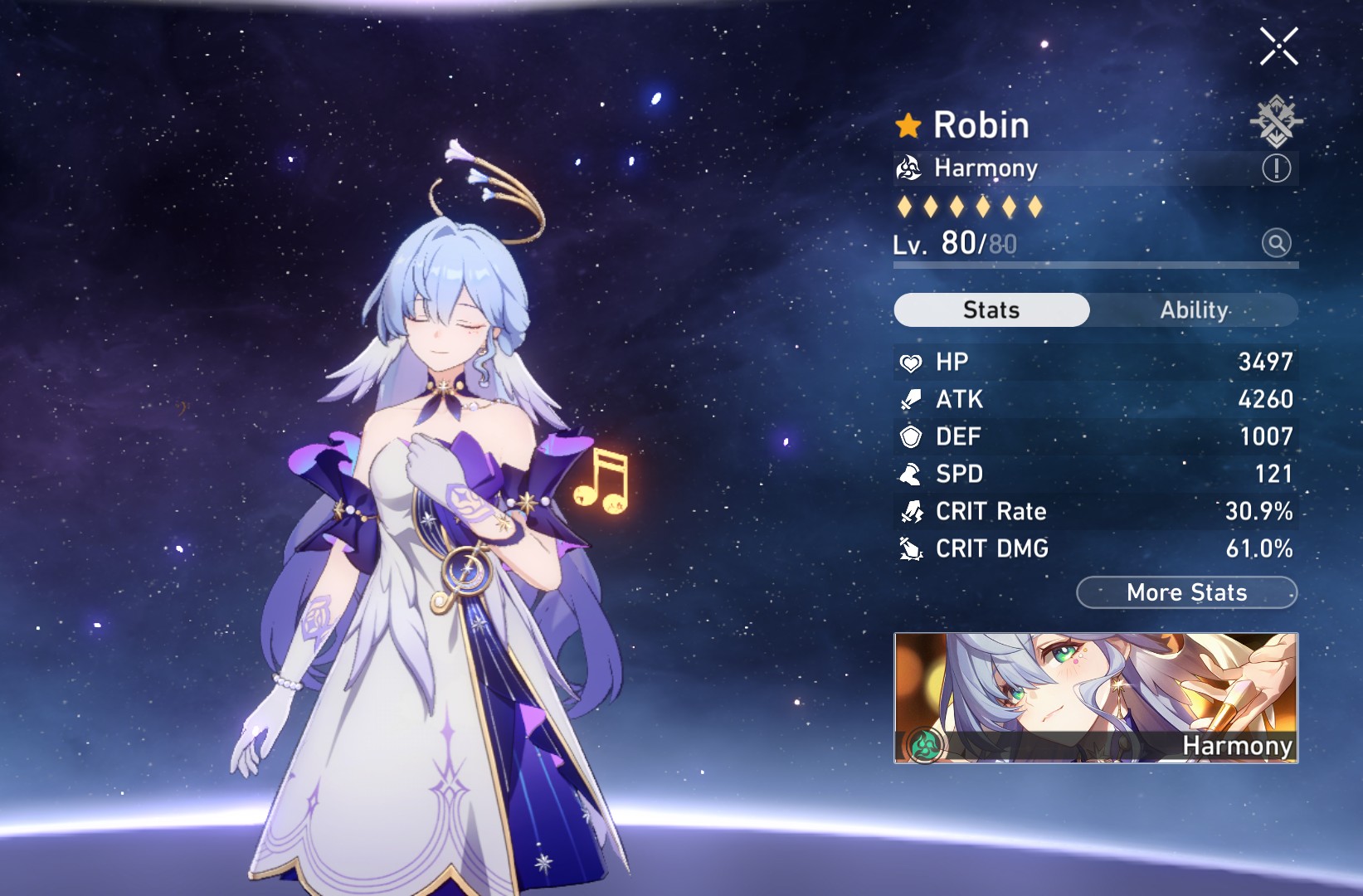Image resolution: width=1363 pixels, height=896 pixels.
Task: Click the HP heart stat icon
Action: [911, 362]
